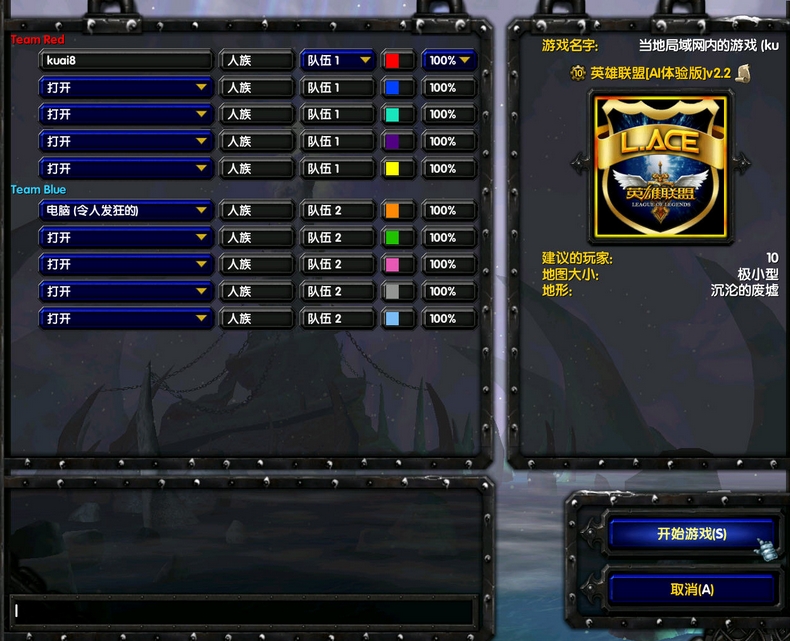Open the computer player's 队伍 2 team dropdown
The width and height of the screenshot is (790, 641).
(x=338, y=211)
